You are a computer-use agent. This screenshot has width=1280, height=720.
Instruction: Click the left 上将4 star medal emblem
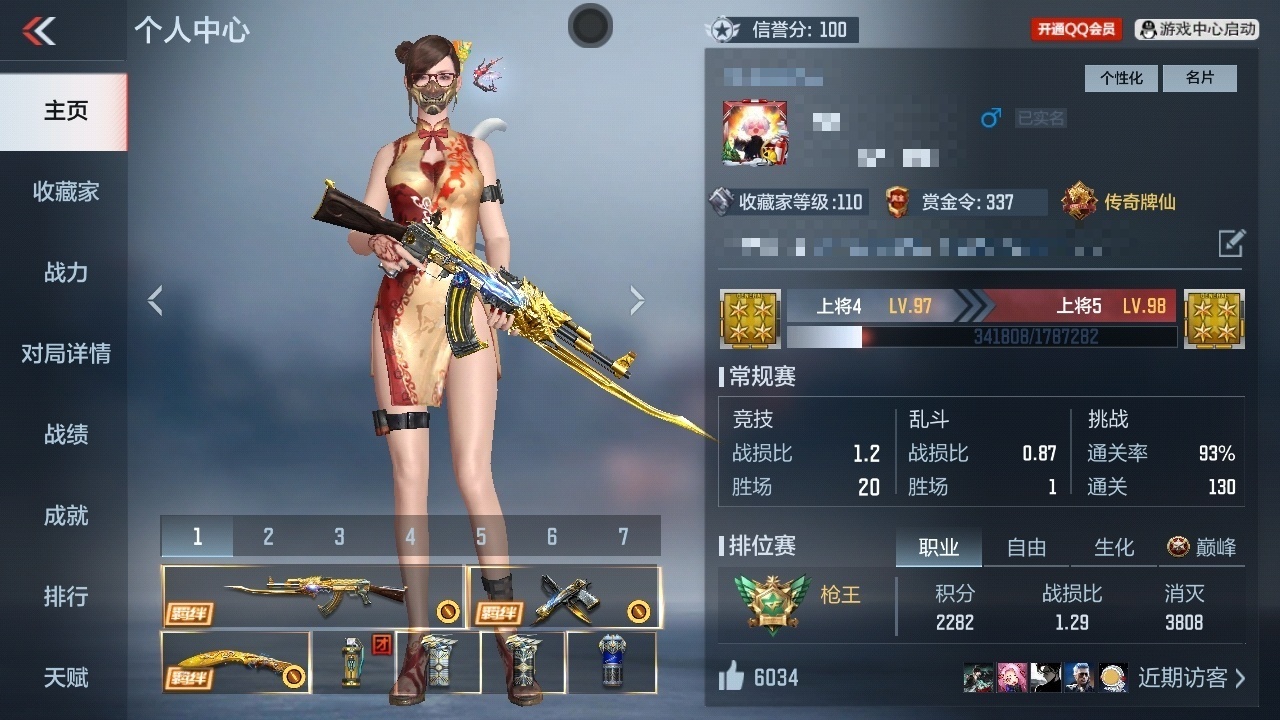(x=750, y=319)
